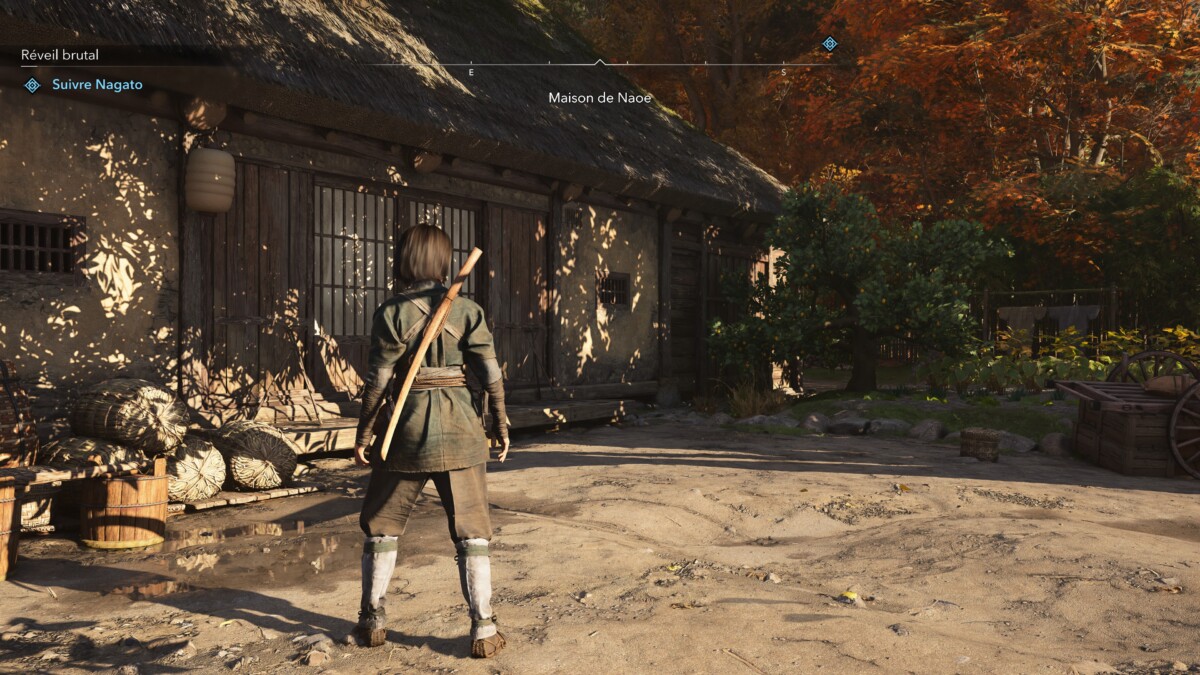Select the "Suivre Nagato" objective tracker
This screenshot has height=675, width=1200.
(96, 85)
